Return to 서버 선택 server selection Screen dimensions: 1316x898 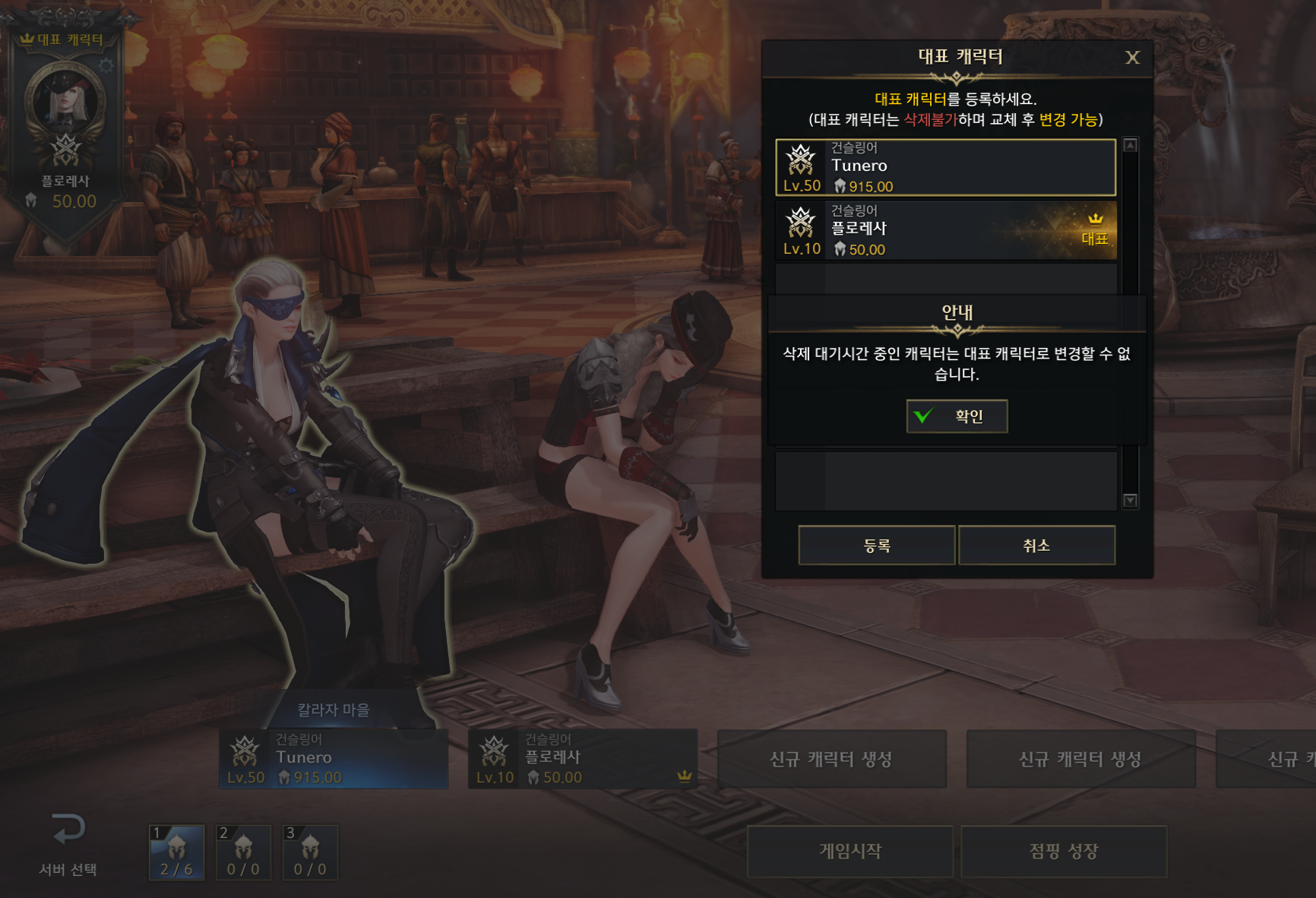point(68,843)
